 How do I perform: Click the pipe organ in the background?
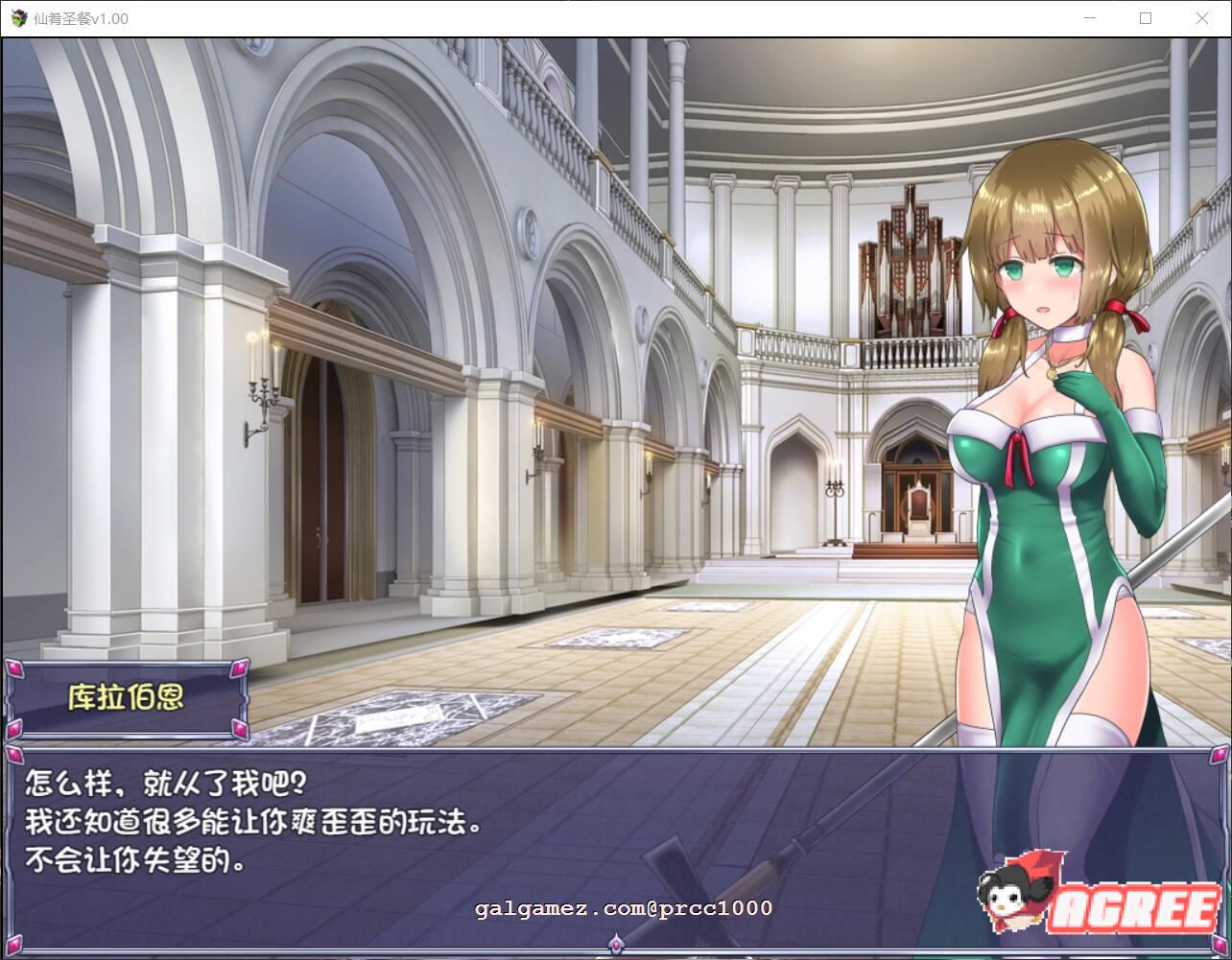click(x=908, y=259)
